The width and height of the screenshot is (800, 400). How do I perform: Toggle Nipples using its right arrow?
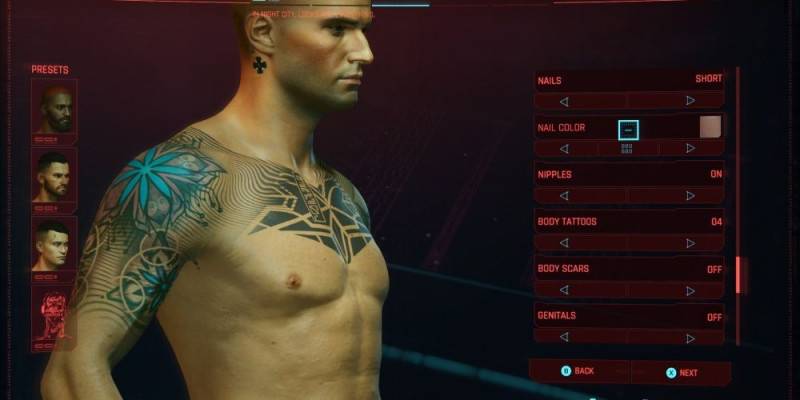click(x=690, y=196)
